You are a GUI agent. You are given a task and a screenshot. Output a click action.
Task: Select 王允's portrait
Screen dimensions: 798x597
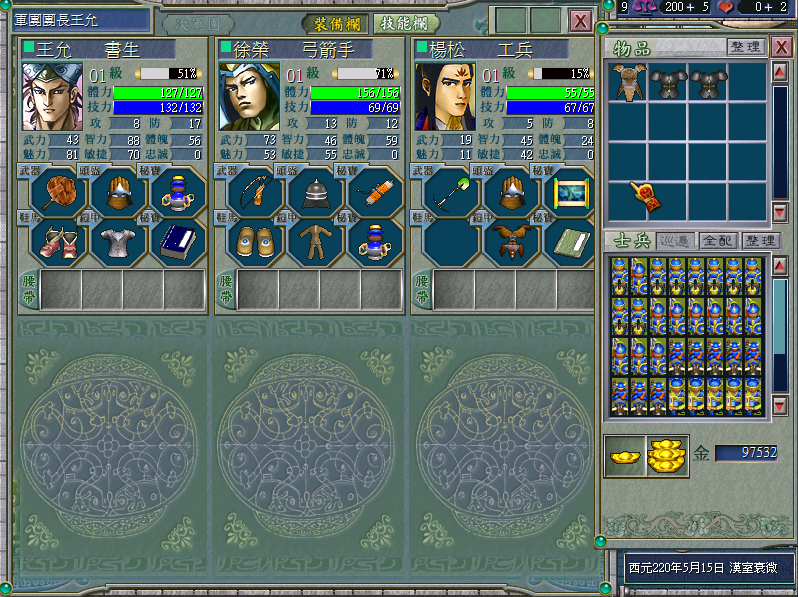coord(52,96)
